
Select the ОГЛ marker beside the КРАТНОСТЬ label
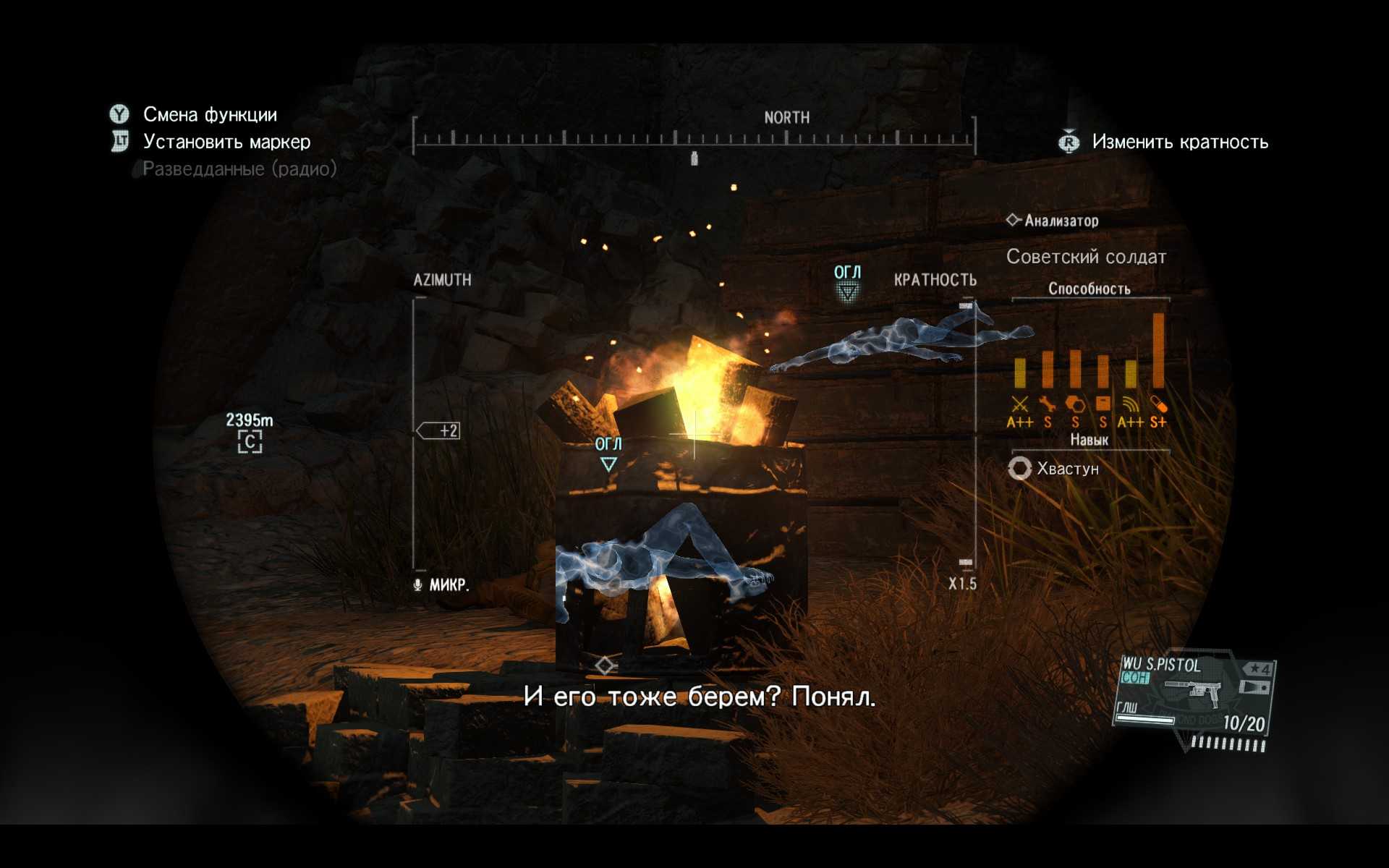pyautogui.click(x=847, y=282)
